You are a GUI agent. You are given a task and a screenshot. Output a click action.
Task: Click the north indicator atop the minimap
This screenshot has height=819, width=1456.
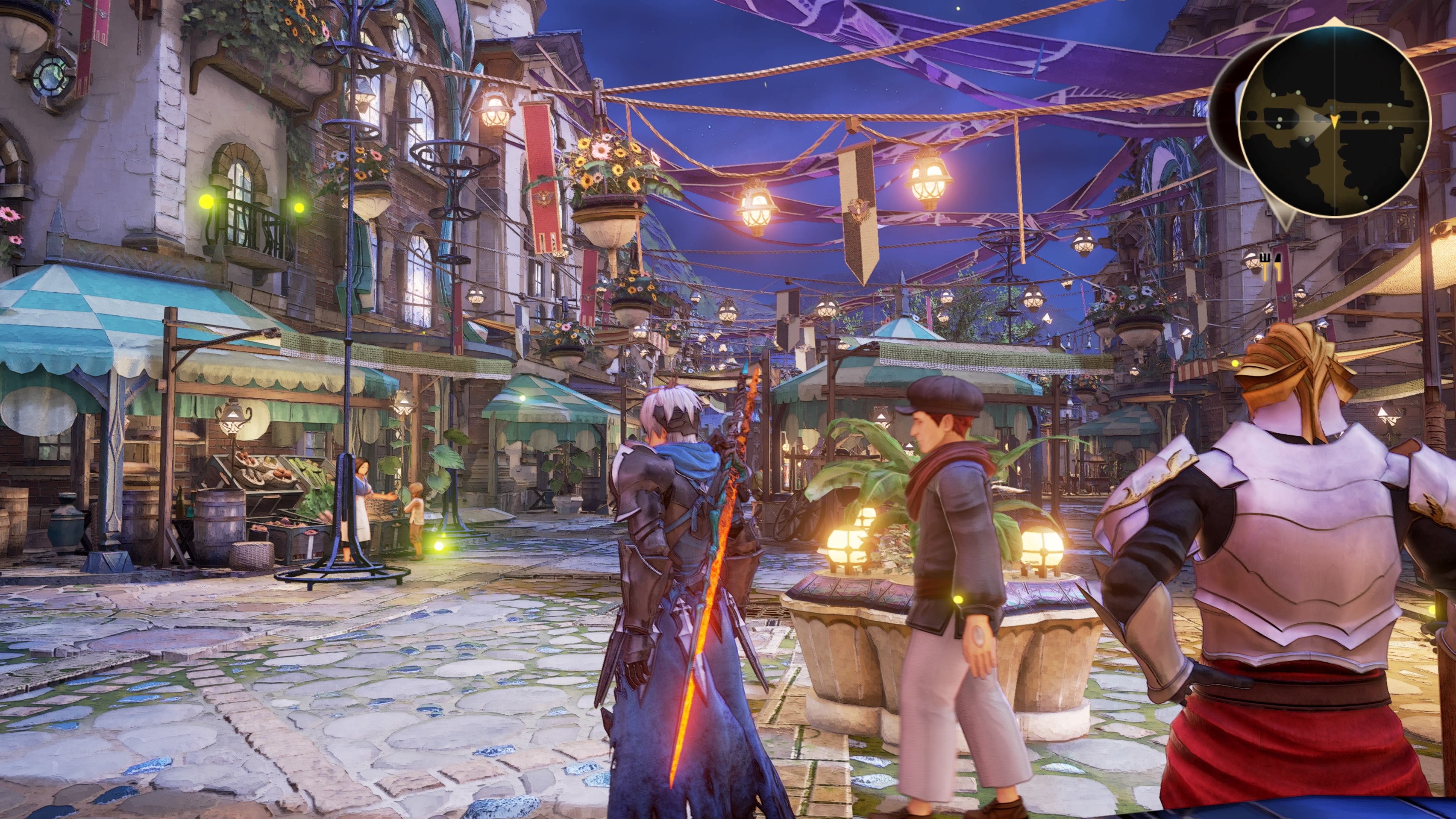(1334, 22)
